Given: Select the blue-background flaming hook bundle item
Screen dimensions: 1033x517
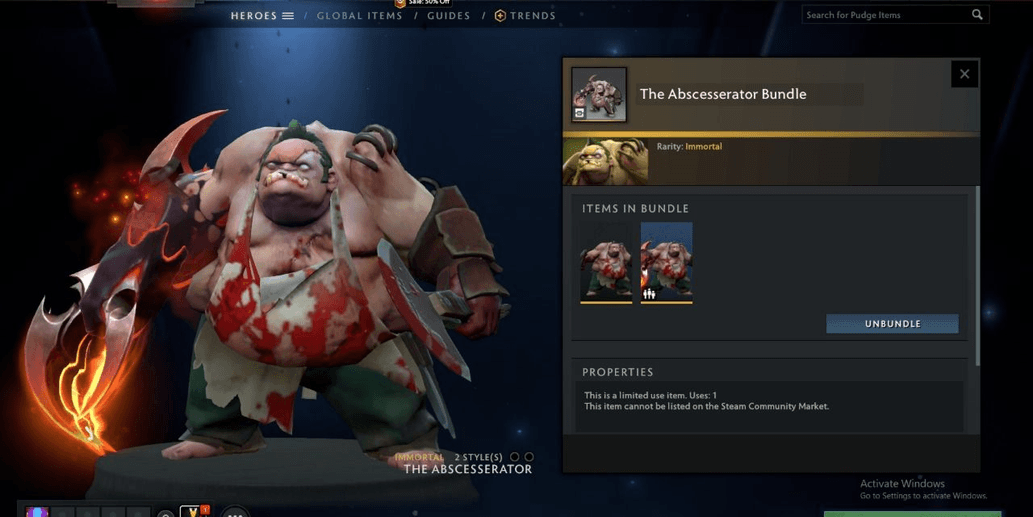Looking at the screenshot, I should click(x=666, y=263).
